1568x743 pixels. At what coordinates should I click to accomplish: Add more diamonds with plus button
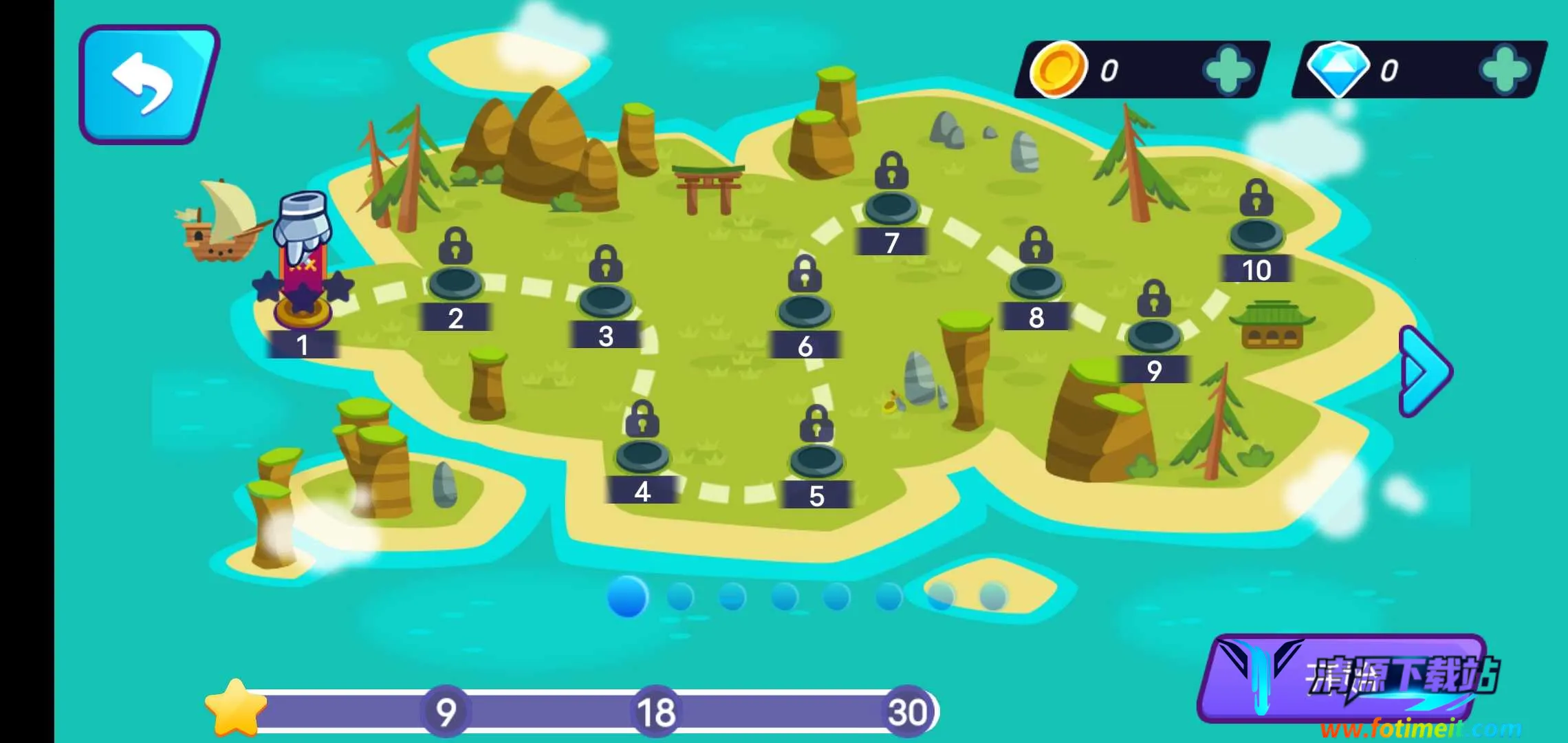1504,70
